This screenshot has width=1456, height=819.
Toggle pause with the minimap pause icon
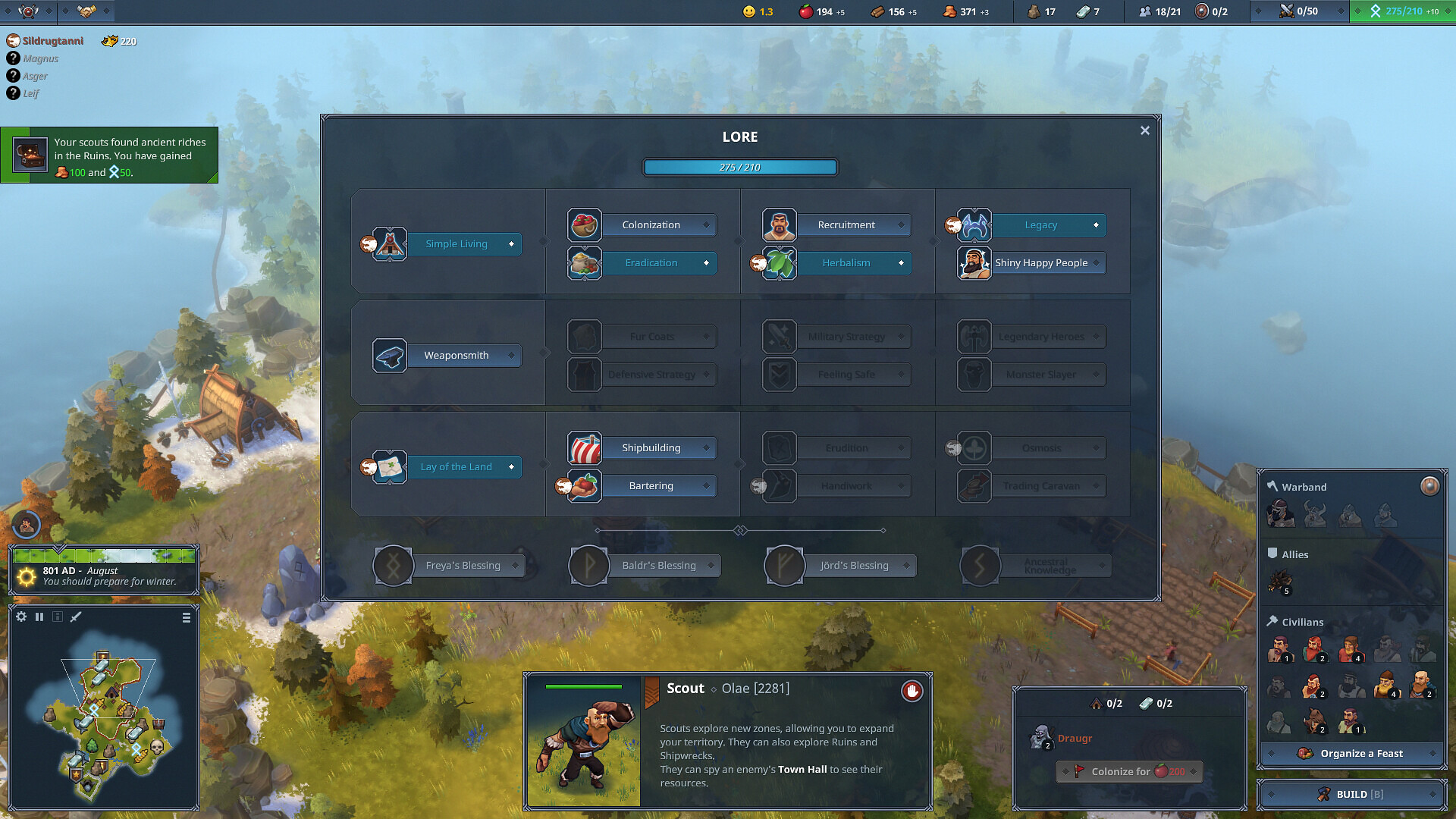point(39,617)
